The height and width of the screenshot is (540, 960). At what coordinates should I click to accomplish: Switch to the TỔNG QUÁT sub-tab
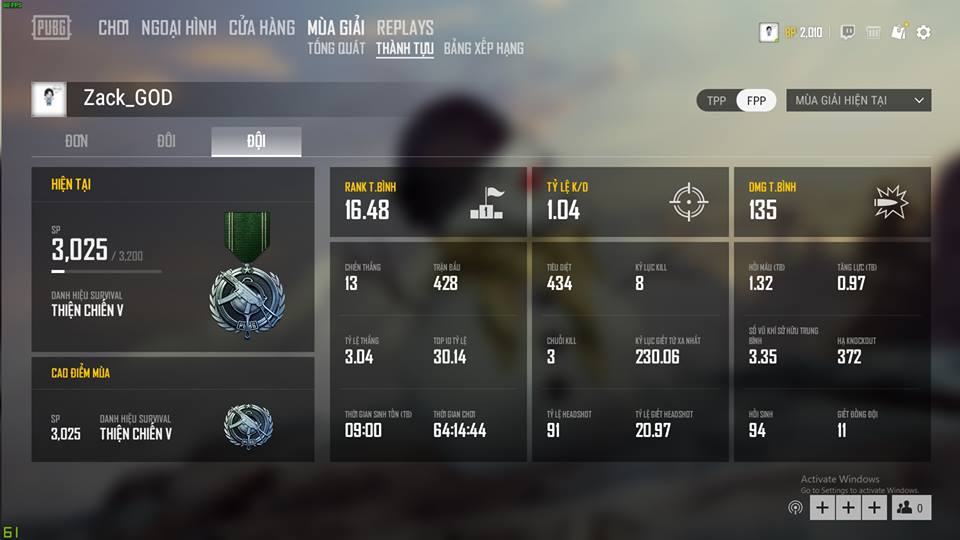click(x=337, y=48)
